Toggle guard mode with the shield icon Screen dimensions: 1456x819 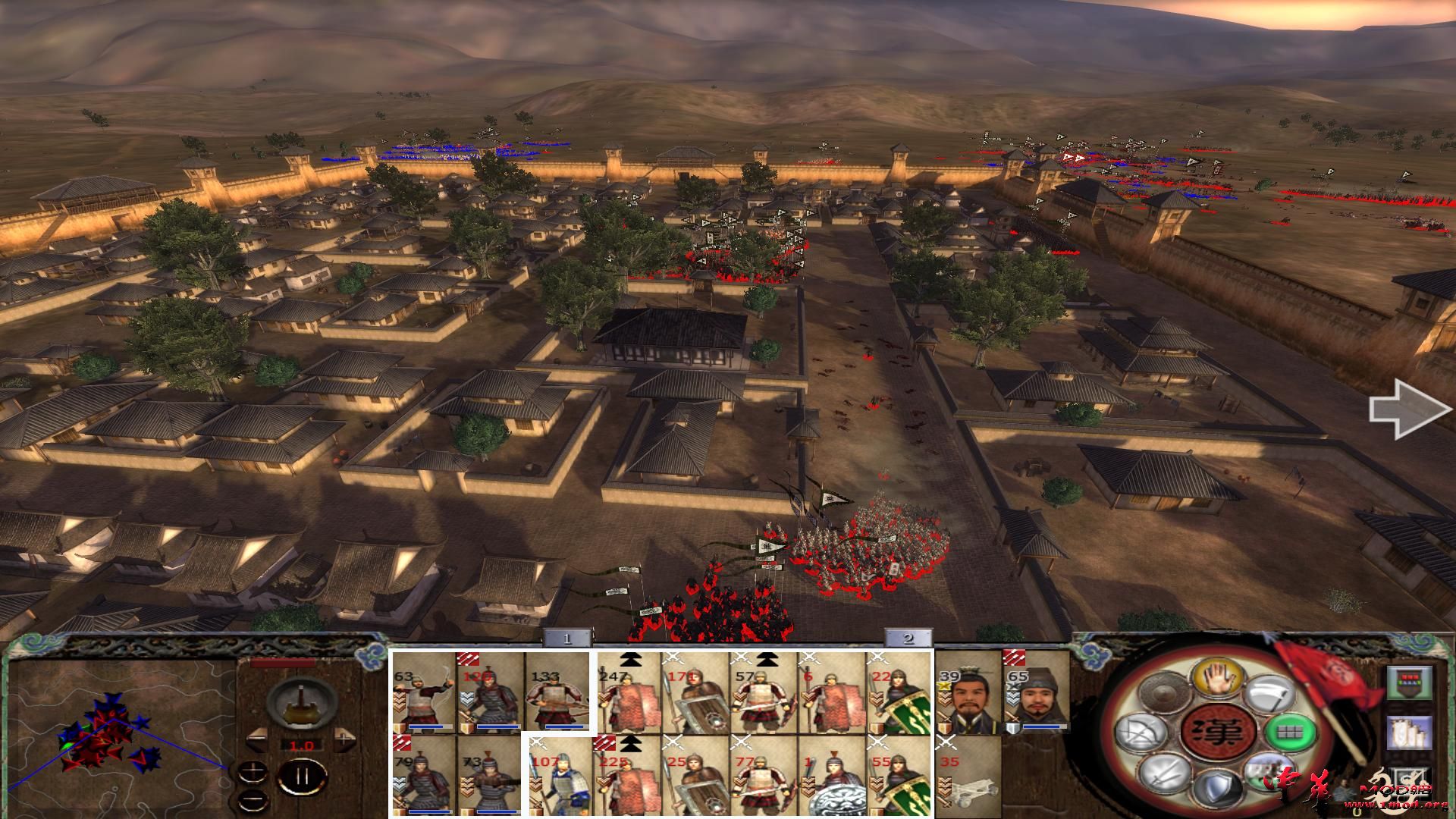pos(1217,789)
